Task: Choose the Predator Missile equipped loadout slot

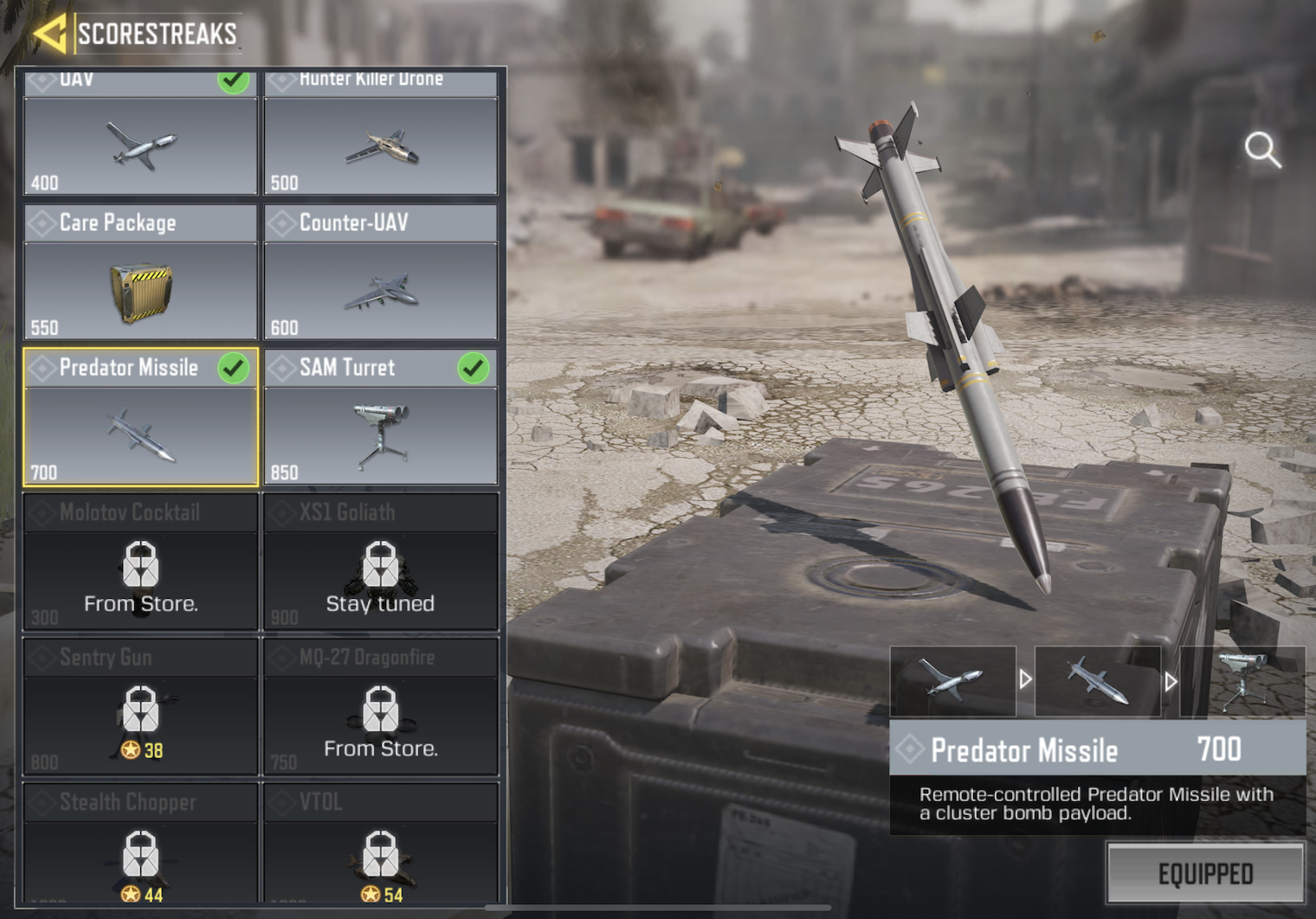Action: coord(1098,681)
